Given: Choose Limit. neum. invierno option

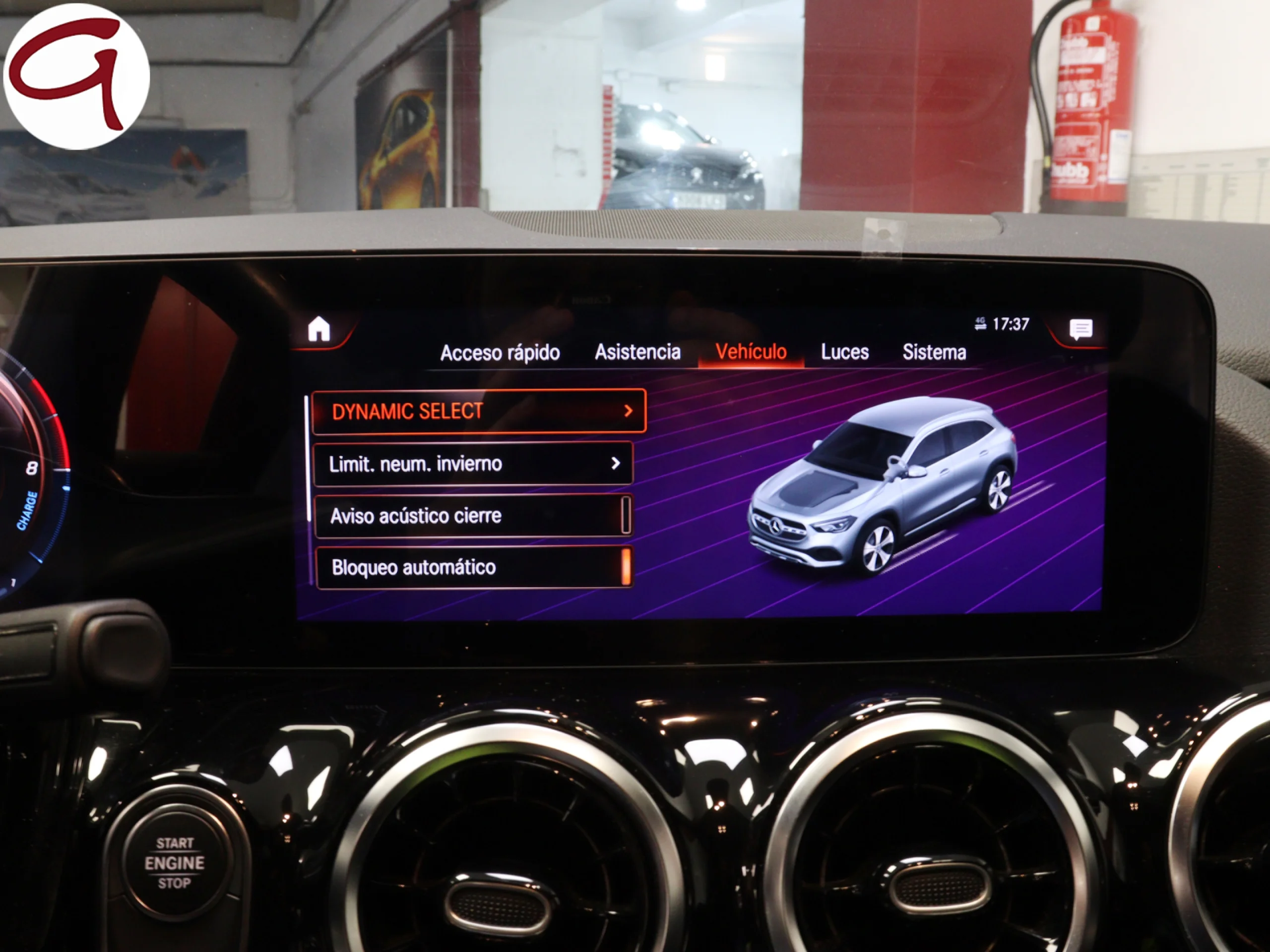Looking at the screenshot, I should pos(474,463).
